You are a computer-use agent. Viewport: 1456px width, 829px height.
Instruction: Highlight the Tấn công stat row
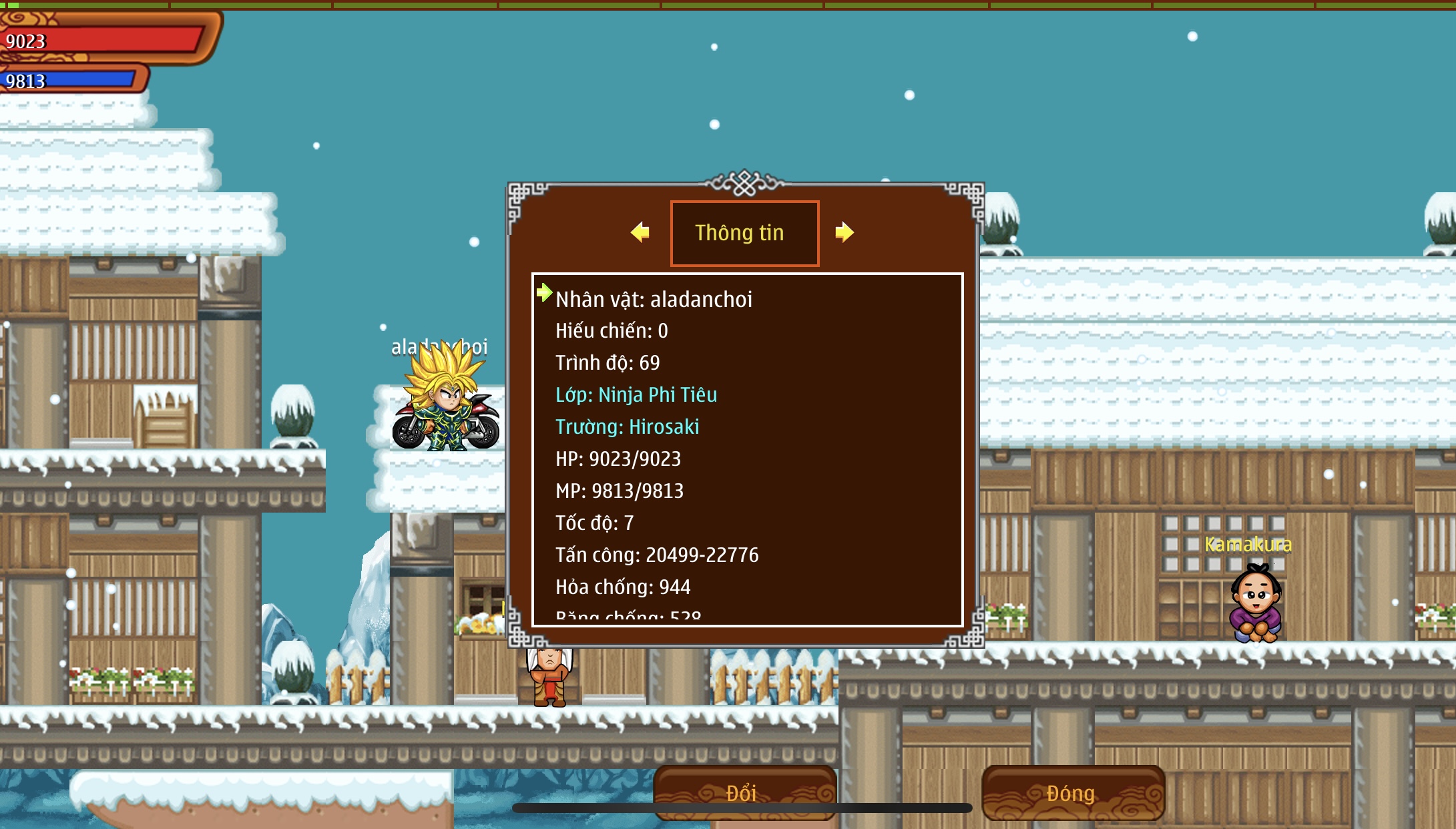coord(657,555)
